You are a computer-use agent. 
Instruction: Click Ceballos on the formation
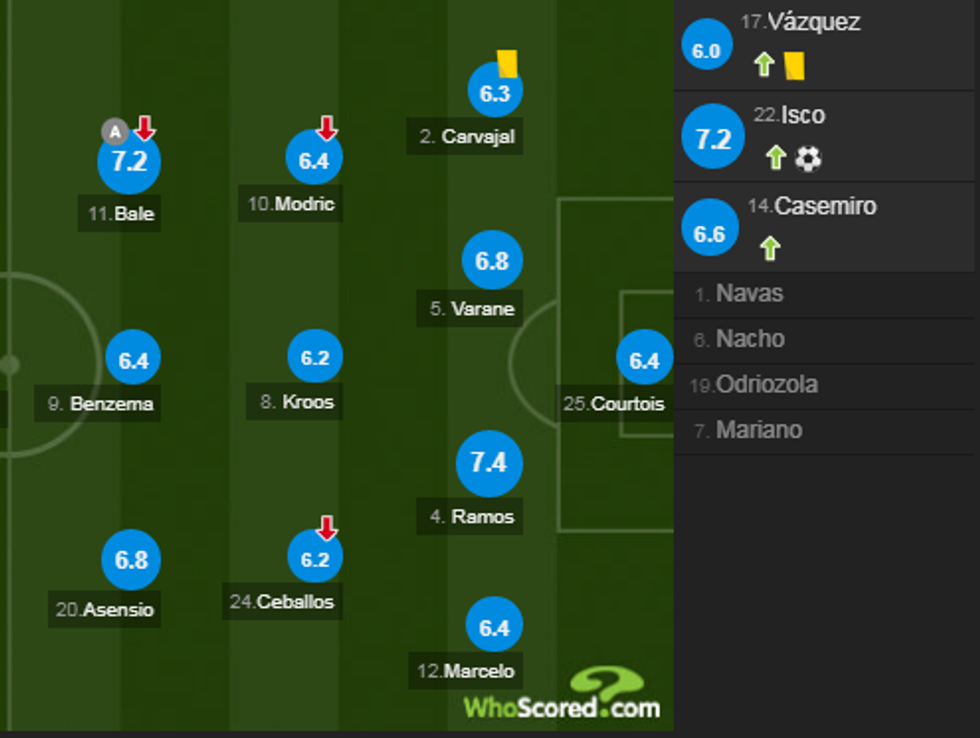pos(314,559)
